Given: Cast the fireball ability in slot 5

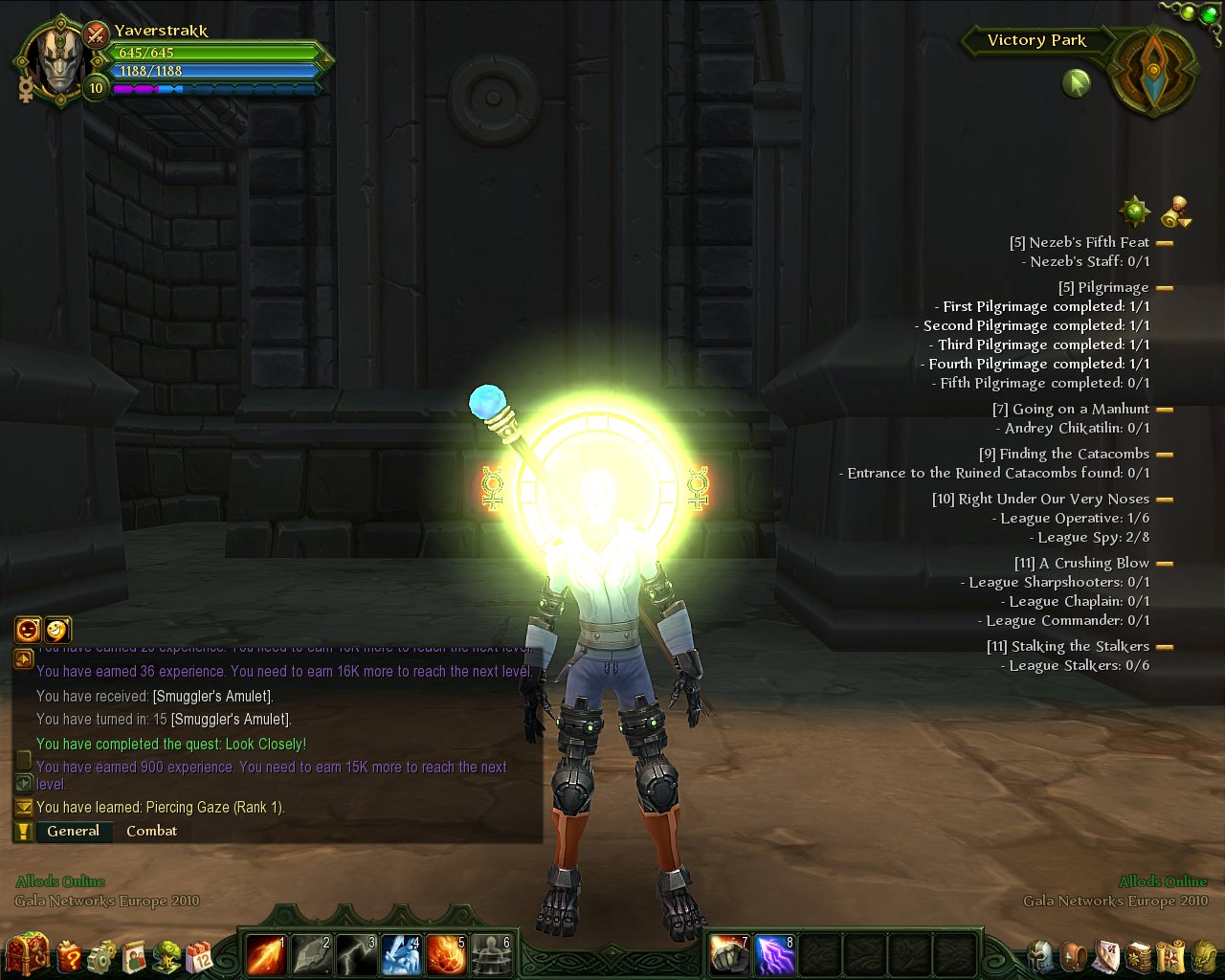Looking at the screenshot, I should coord(447,955).
